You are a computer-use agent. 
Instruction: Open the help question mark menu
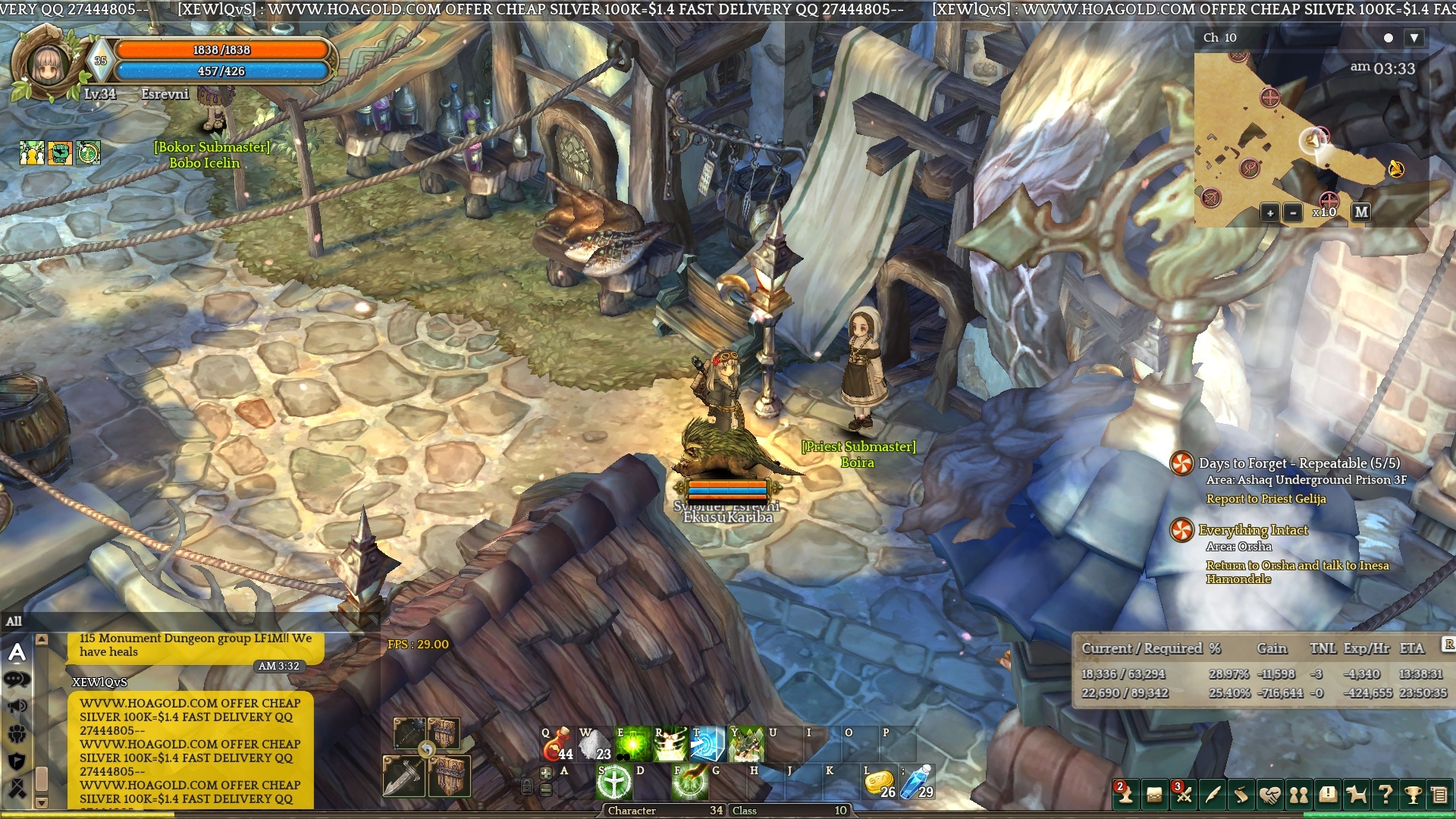pos(1385,795)
